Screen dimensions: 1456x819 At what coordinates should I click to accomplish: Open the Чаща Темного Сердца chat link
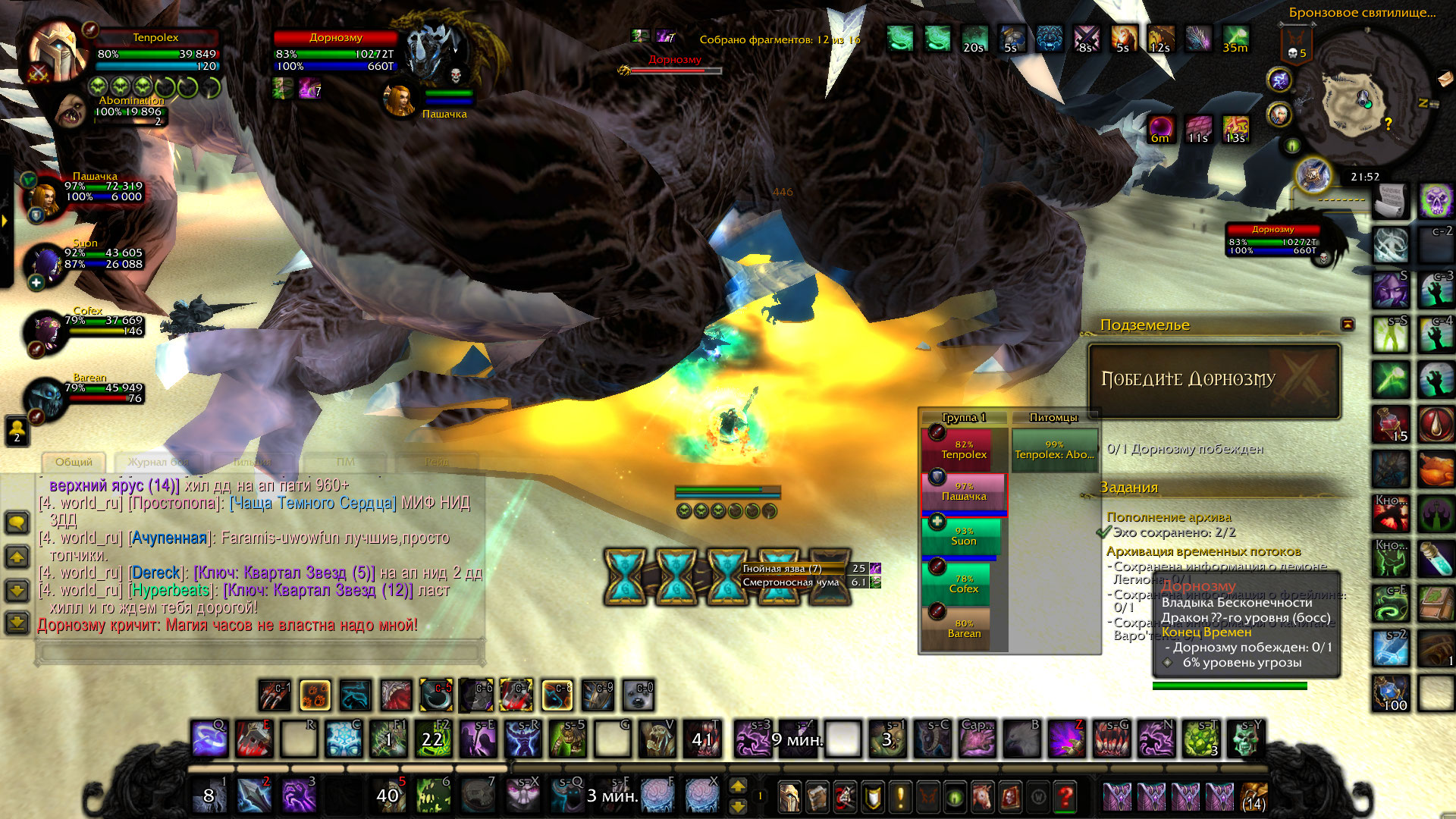tap(312, 503)
